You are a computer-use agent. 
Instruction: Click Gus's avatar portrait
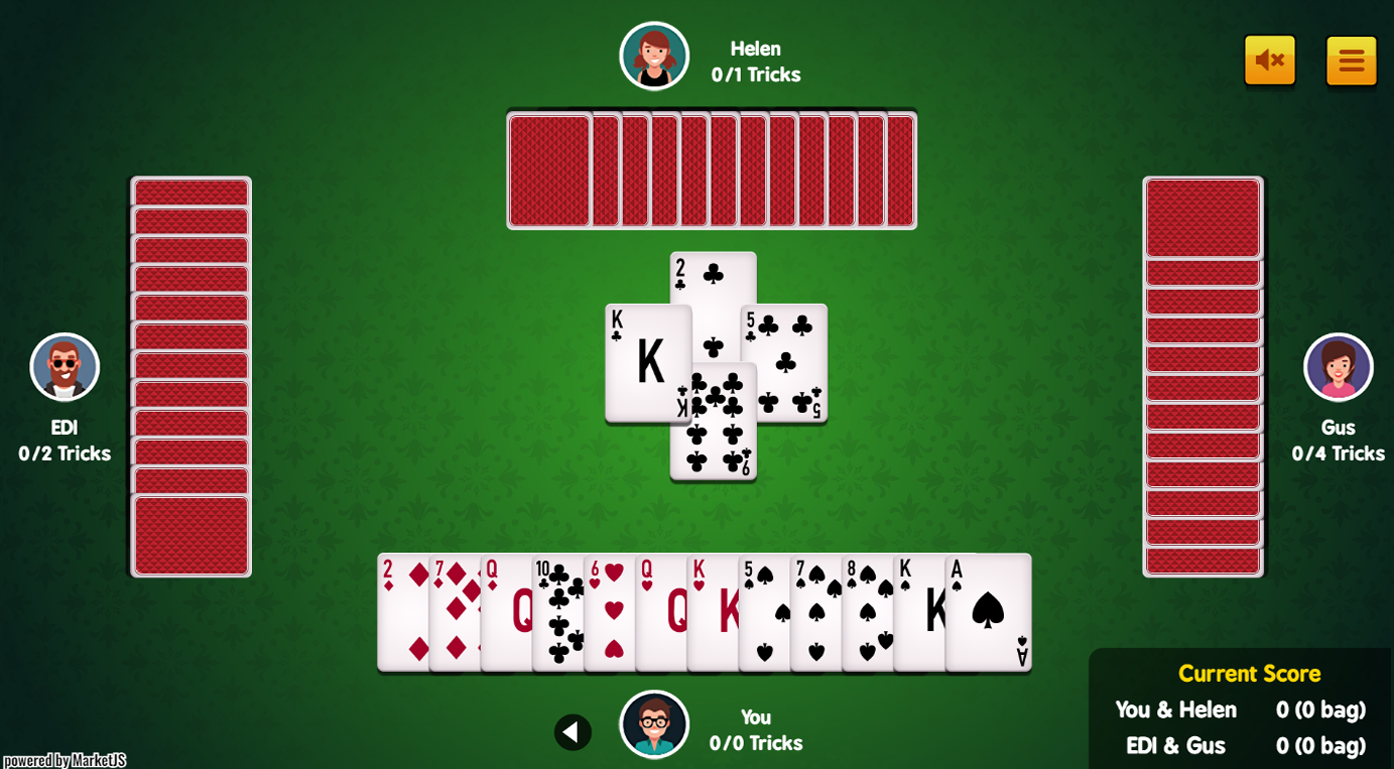tap(1338, 367)
